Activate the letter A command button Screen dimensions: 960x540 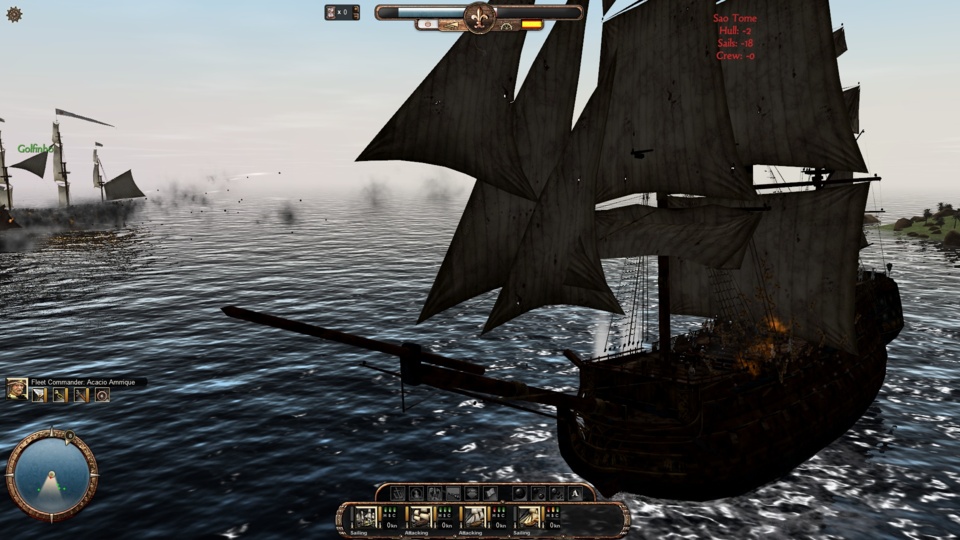pyautogui.click(x=576, y=493)
